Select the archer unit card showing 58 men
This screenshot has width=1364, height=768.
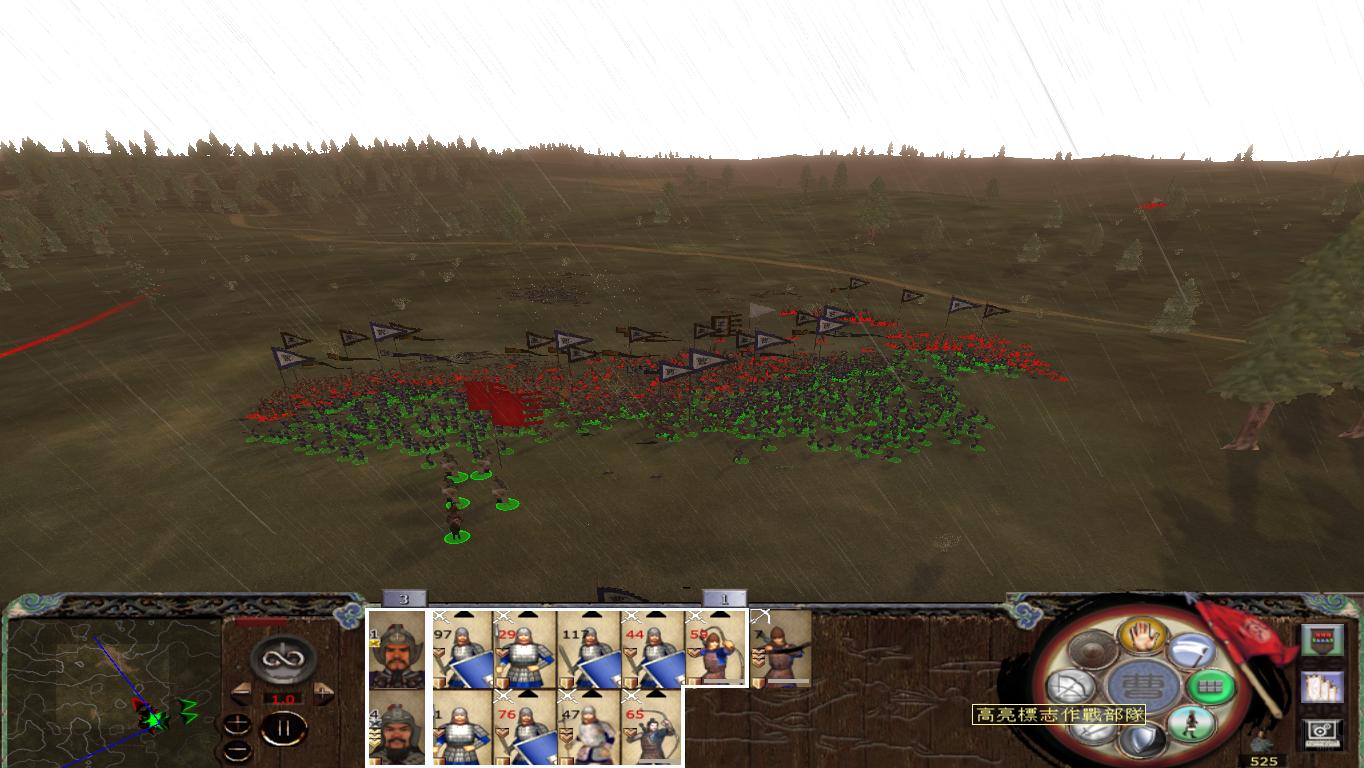tap(715, 650)
